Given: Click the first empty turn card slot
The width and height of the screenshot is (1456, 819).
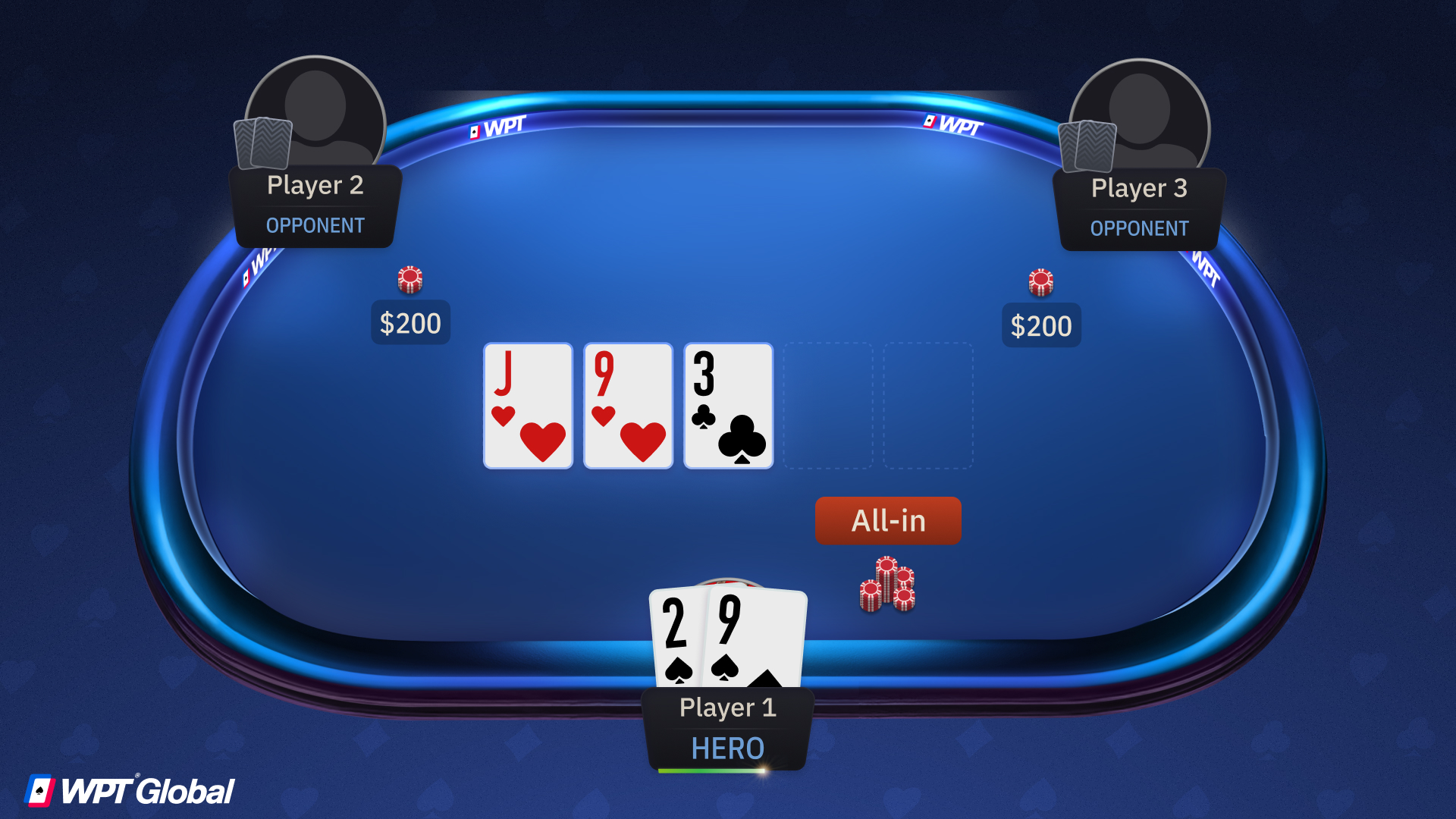Looking at the screenshot, I should point(827,406).
